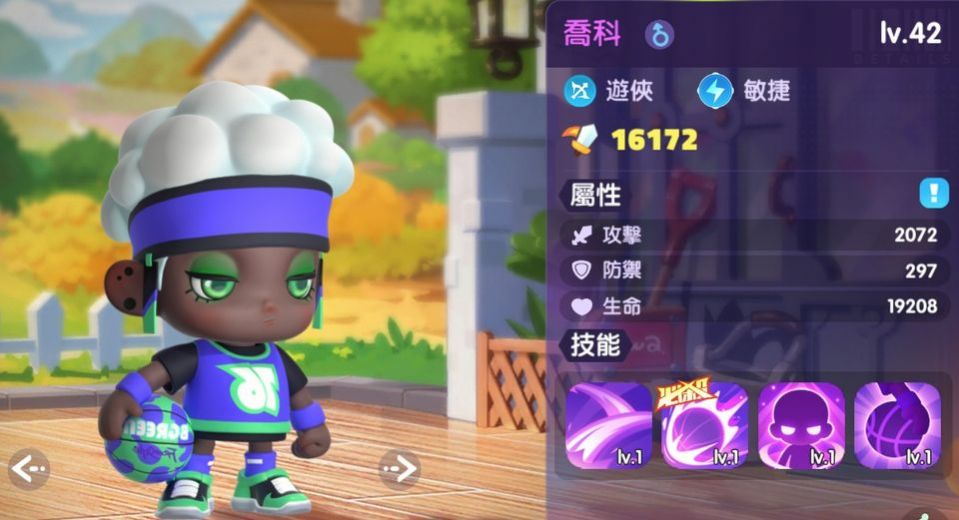Open the attribute info exclamation button

coord(934,193)
